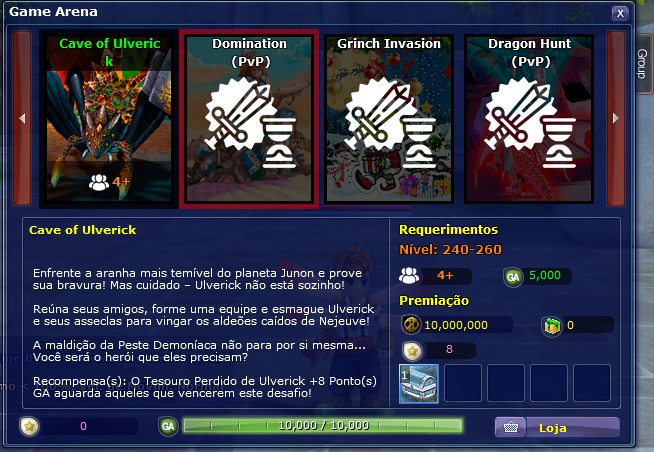Select the Cave of Ulverick arena card
The width and height of the screenshot is (654, 452).
[x=109, y=118]
